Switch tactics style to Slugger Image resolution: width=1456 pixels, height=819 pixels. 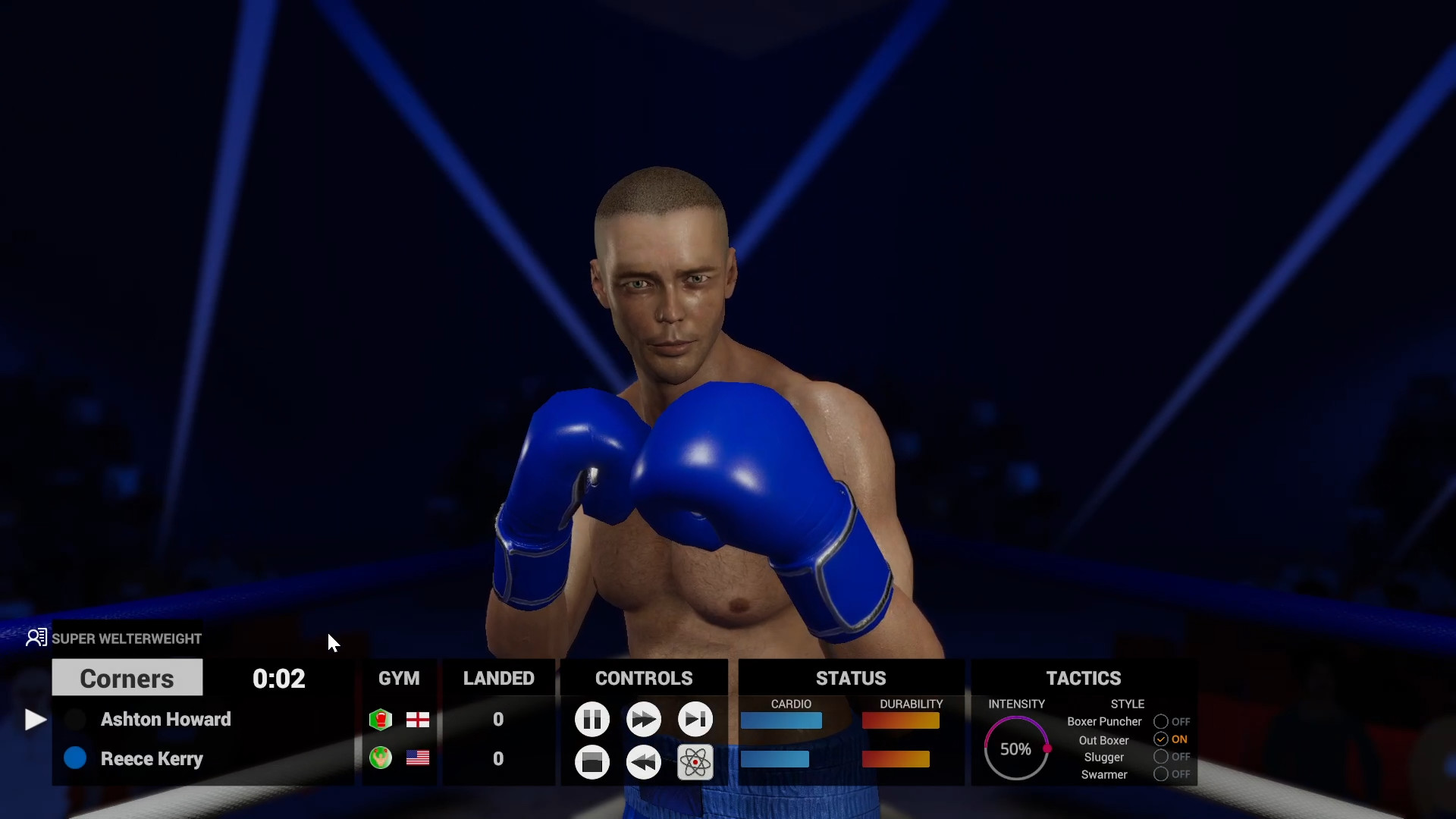coord(1162,757)
